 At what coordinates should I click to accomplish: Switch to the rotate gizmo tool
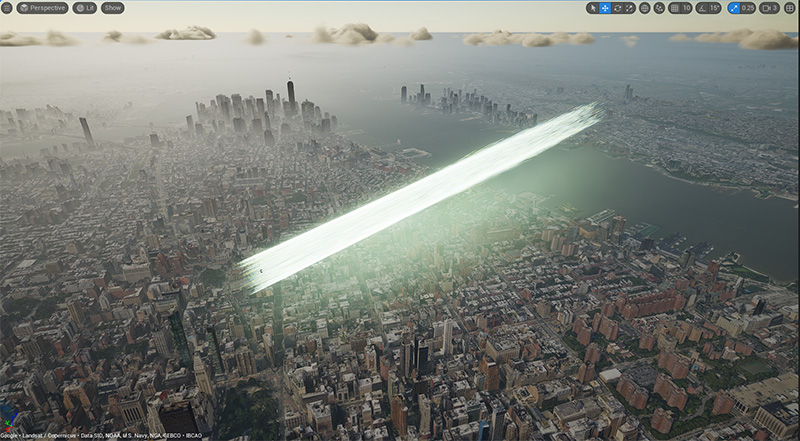(617, 8)
